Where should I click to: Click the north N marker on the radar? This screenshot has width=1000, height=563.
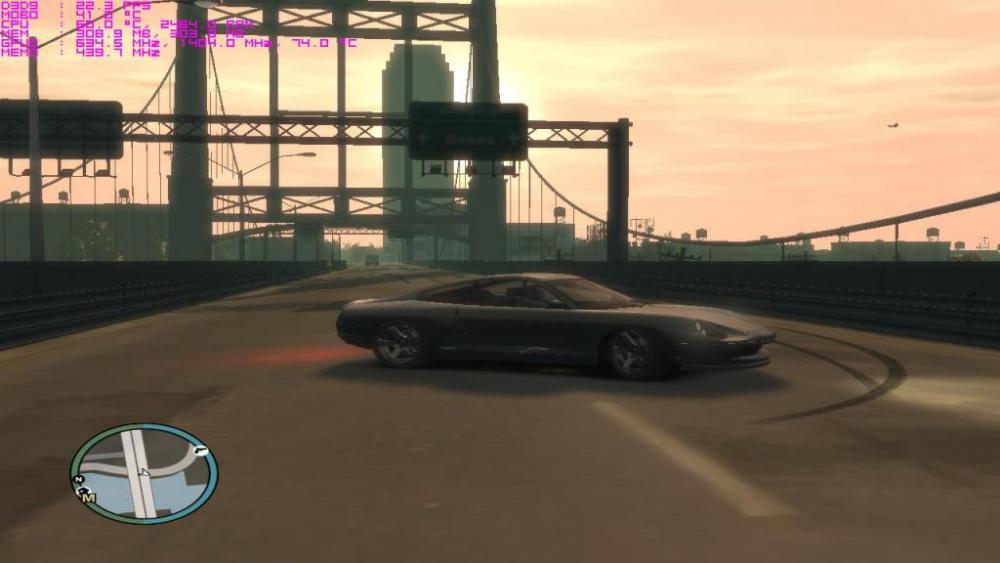77,481
